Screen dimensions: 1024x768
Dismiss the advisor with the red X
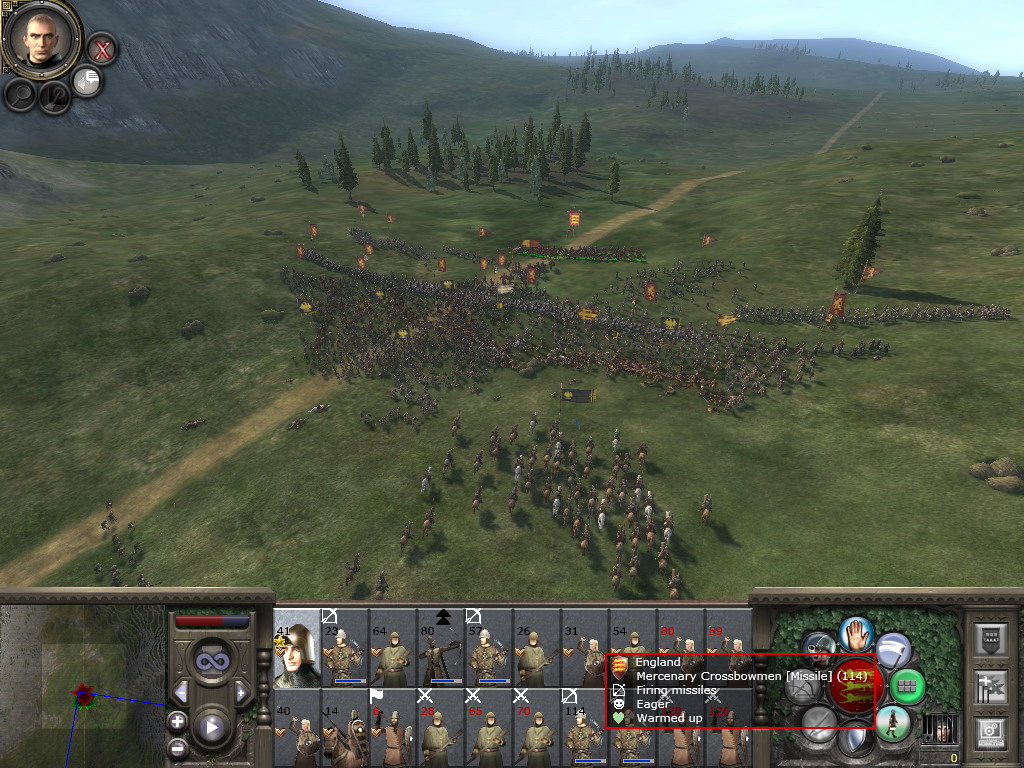tap(101, 48)
